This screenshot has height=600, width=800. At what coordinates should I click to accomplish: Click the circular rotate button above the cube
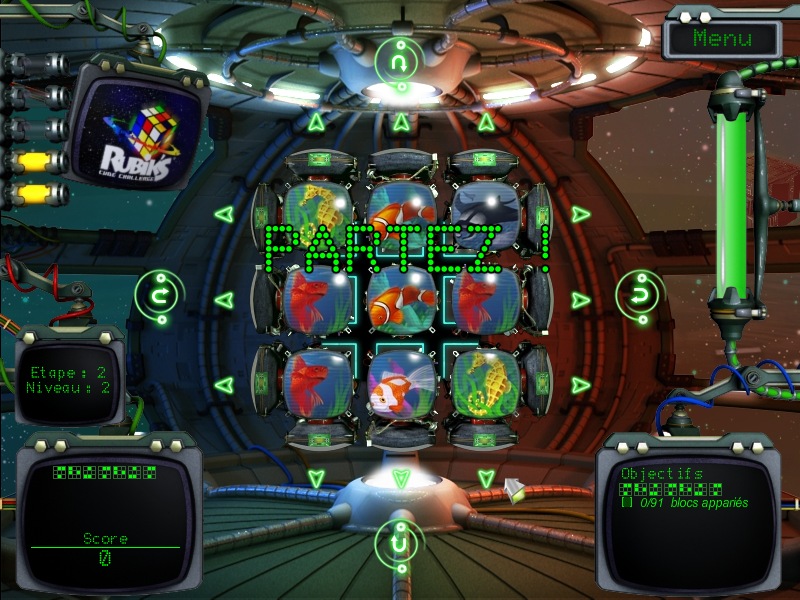401,61
